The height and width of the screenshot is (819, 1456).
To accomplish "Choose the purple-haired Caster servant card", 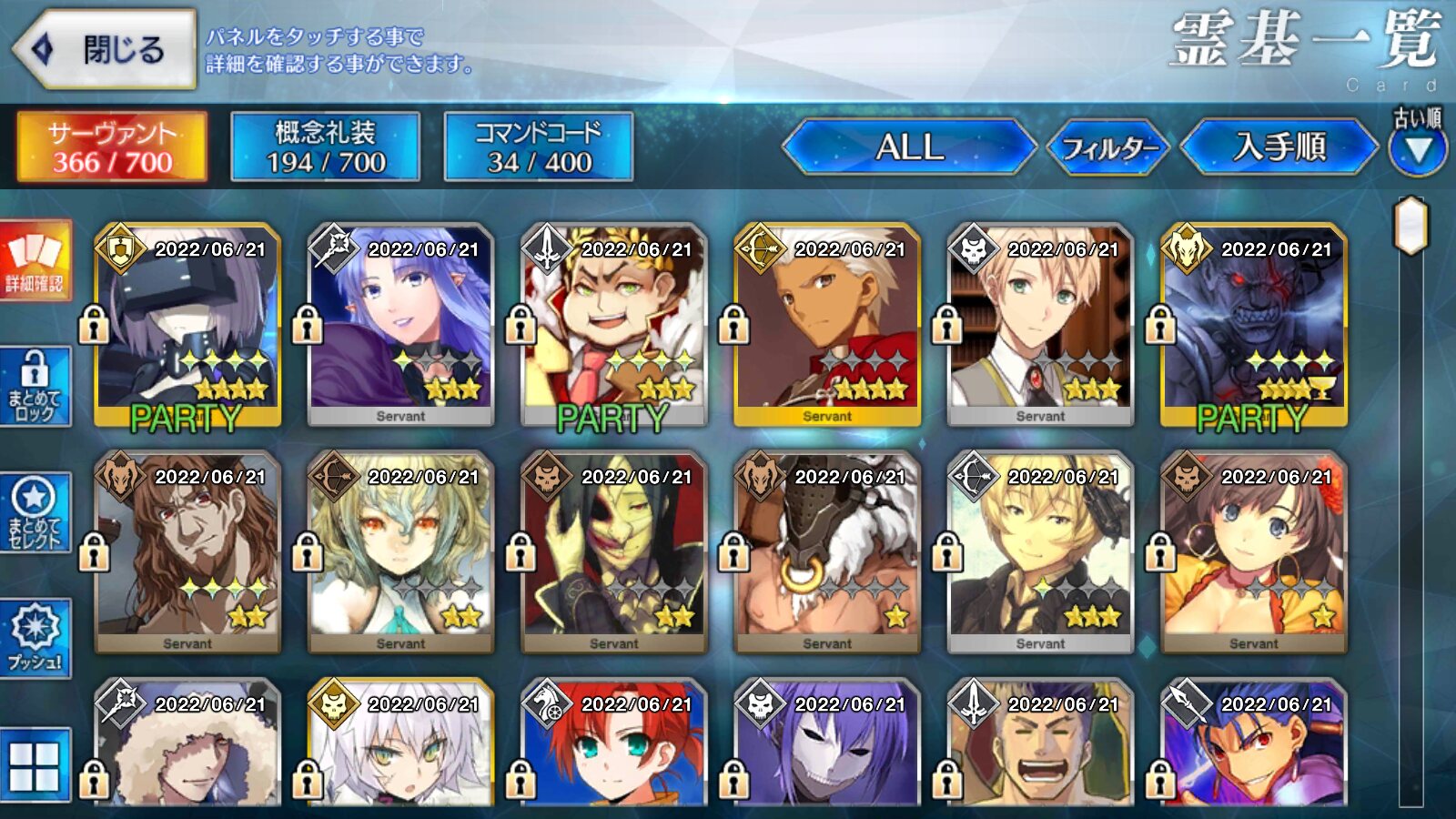I will point(400,325).
